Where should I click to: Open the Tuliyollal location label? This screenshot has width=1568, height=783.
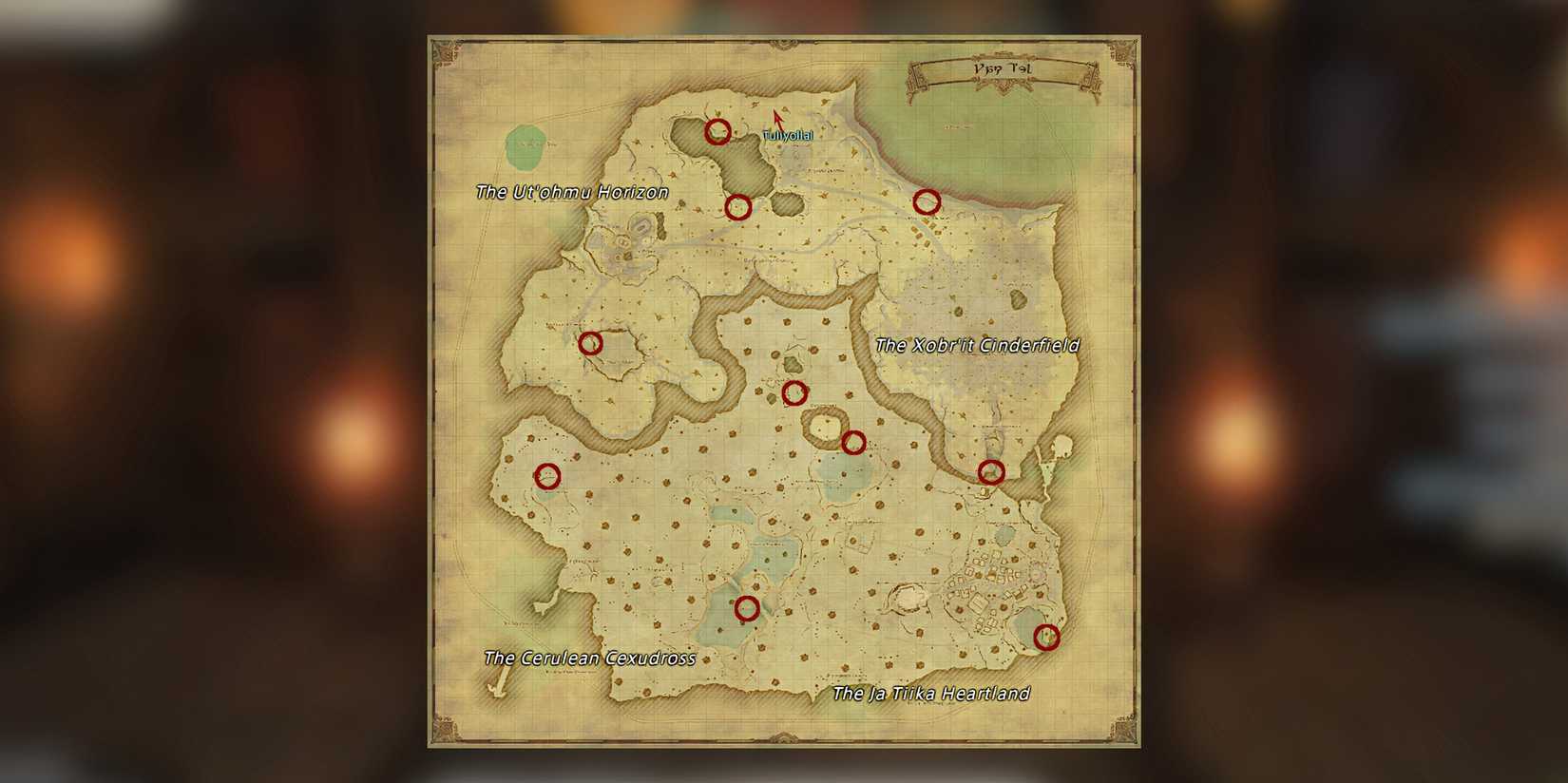(788, 136)
